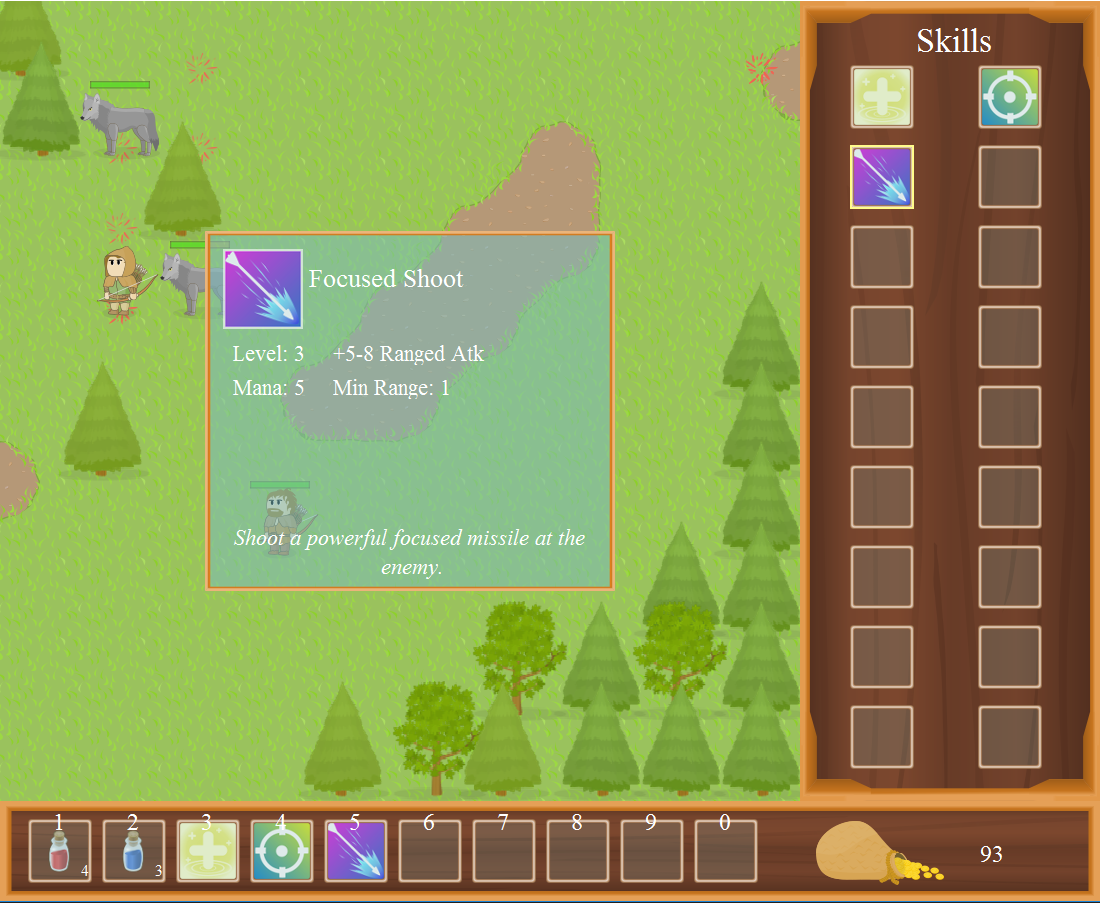Pick the crosshair skill in Skills panel

(1010, 97)
